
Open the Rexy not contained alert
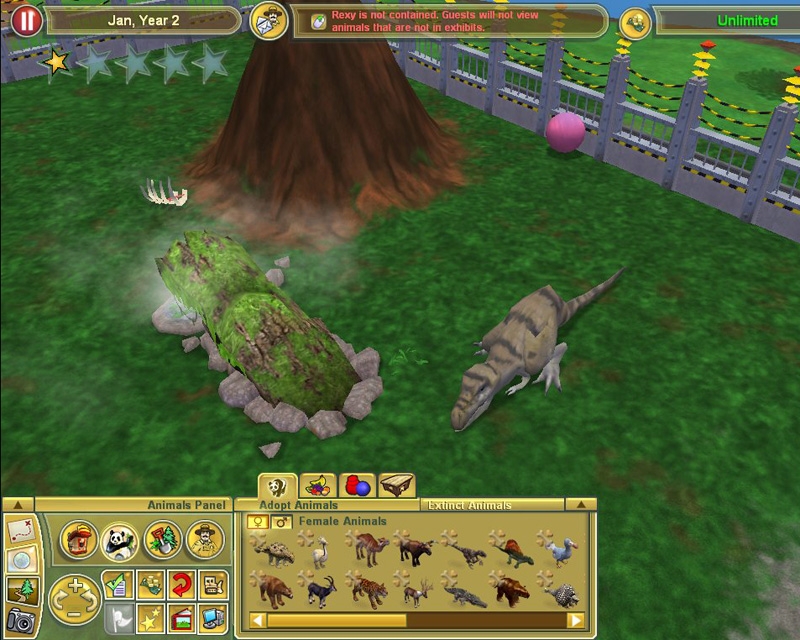pos(449,21)
